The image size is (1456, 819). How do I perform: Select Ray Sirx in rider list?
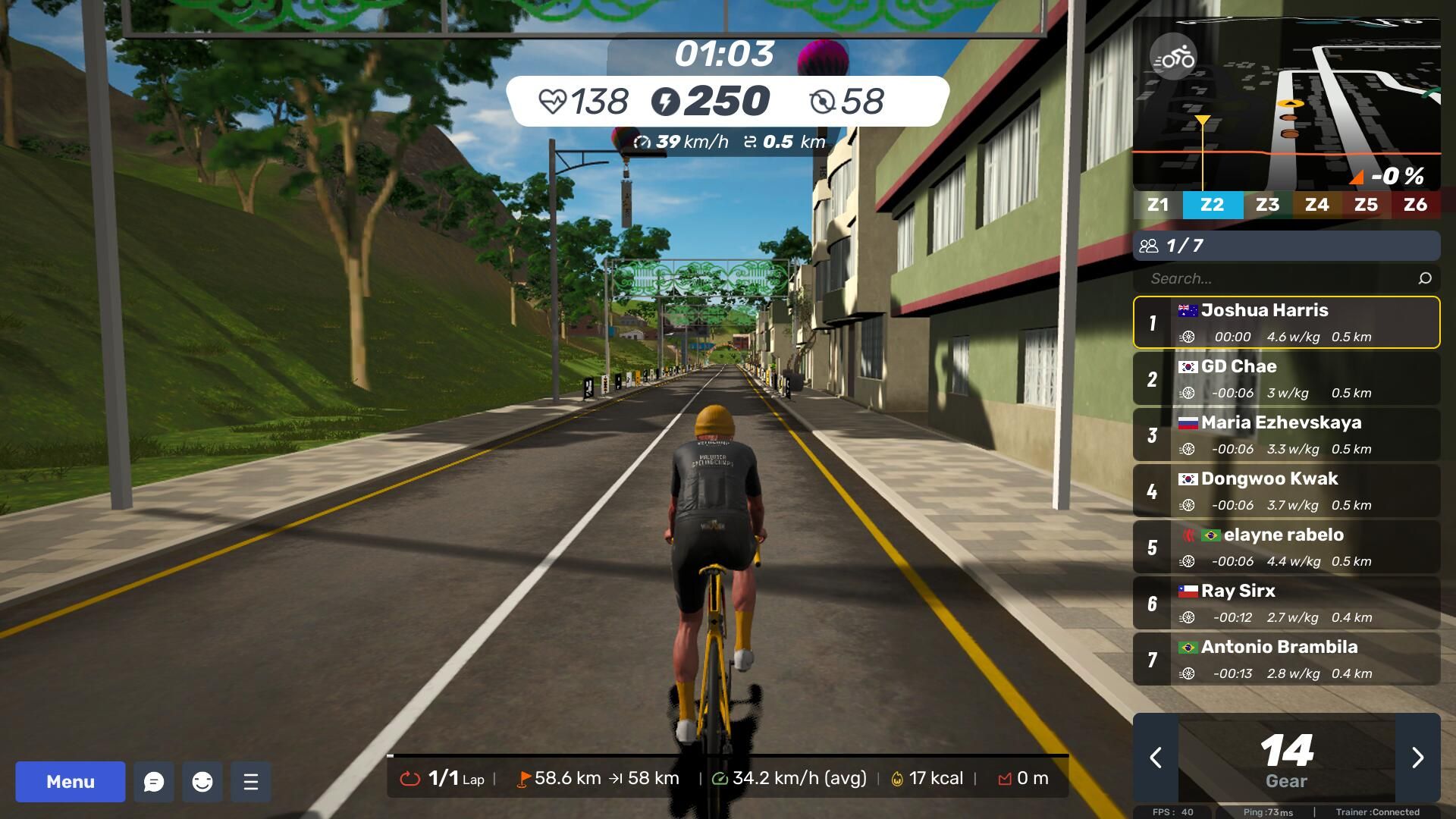click(x=1287, y=603)
